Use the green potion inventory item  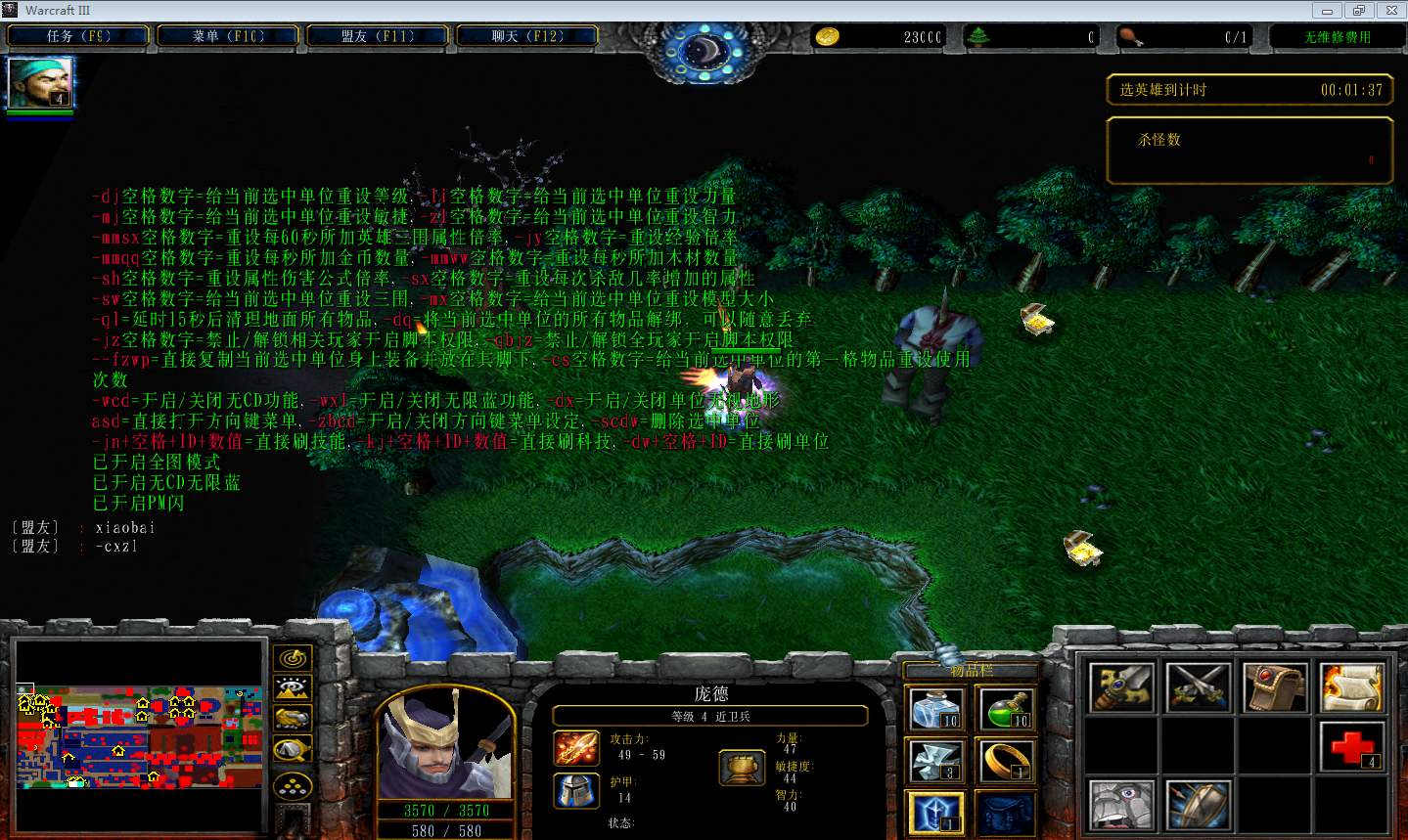1005,709
